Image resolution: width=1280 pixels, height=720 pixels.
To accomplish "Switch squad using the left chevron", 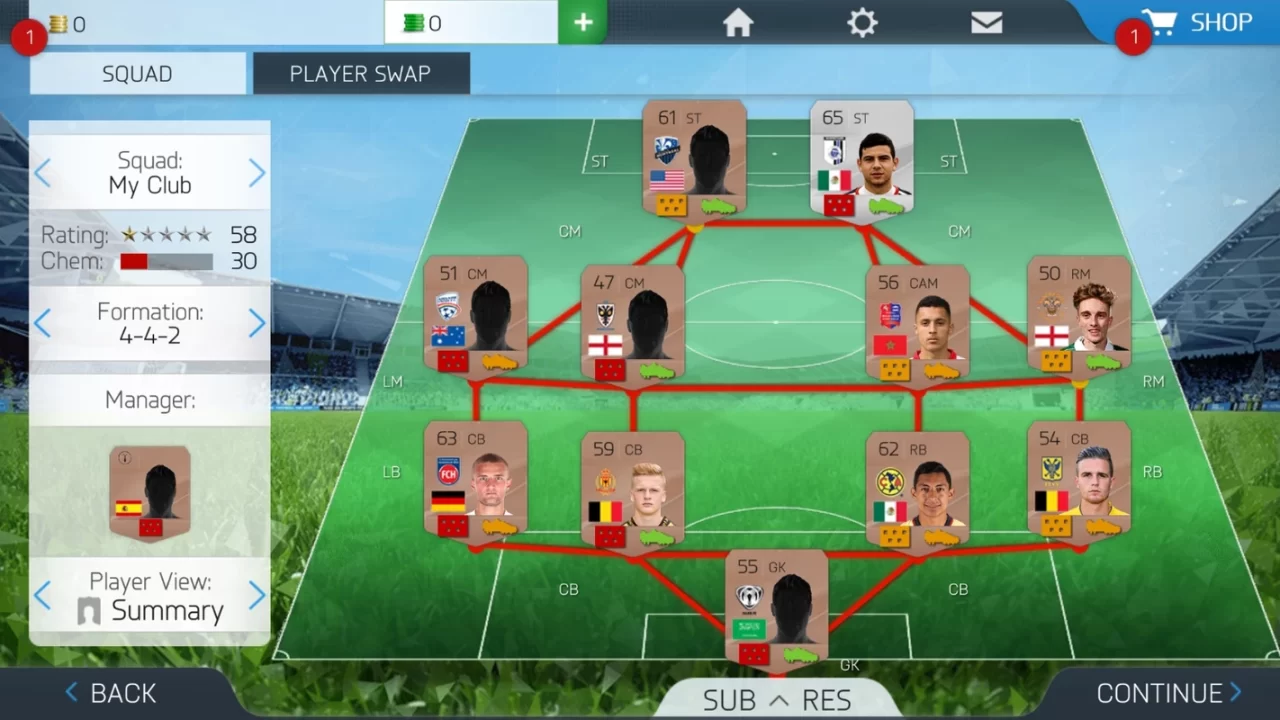I will pyautogui.click(x=41, y=172).
